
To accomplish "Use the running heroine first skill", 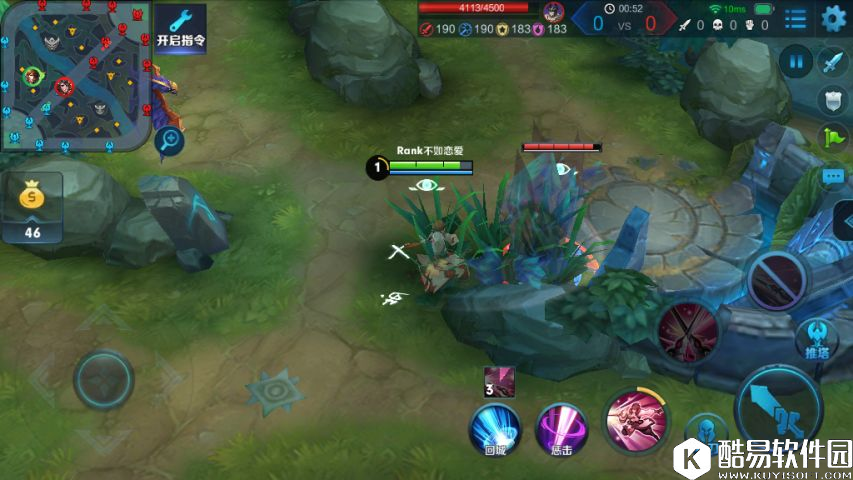I will point(635,418).
